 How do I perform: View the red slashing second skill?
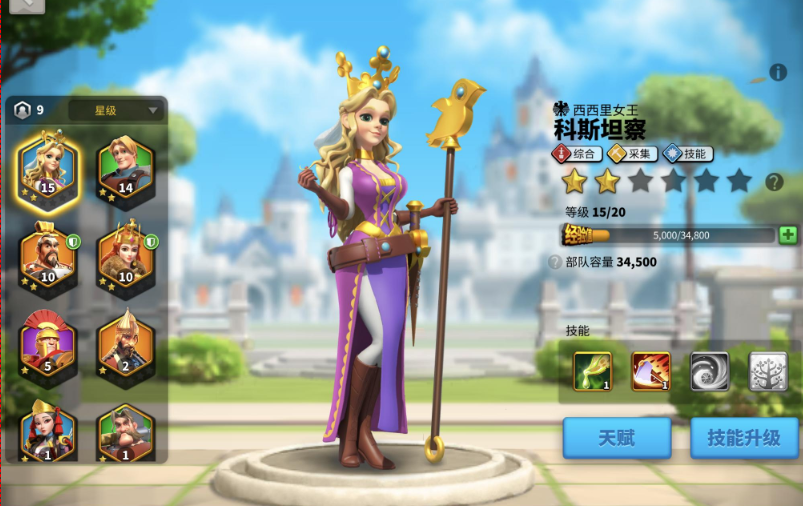pos(651,371)
